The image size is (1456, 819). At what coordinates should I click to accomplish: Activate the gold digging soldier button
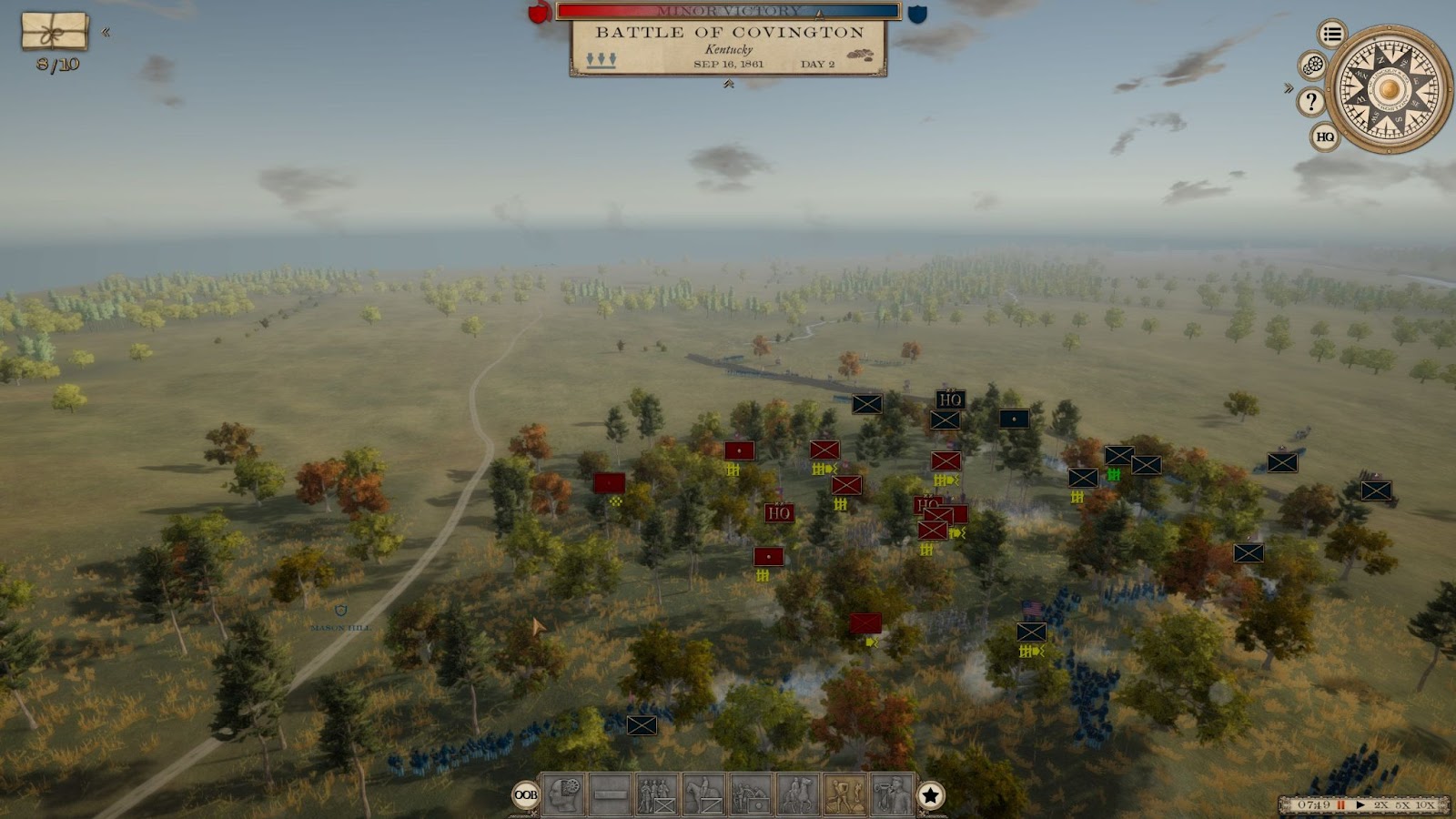pyautogui.click(x=844, y=795)
